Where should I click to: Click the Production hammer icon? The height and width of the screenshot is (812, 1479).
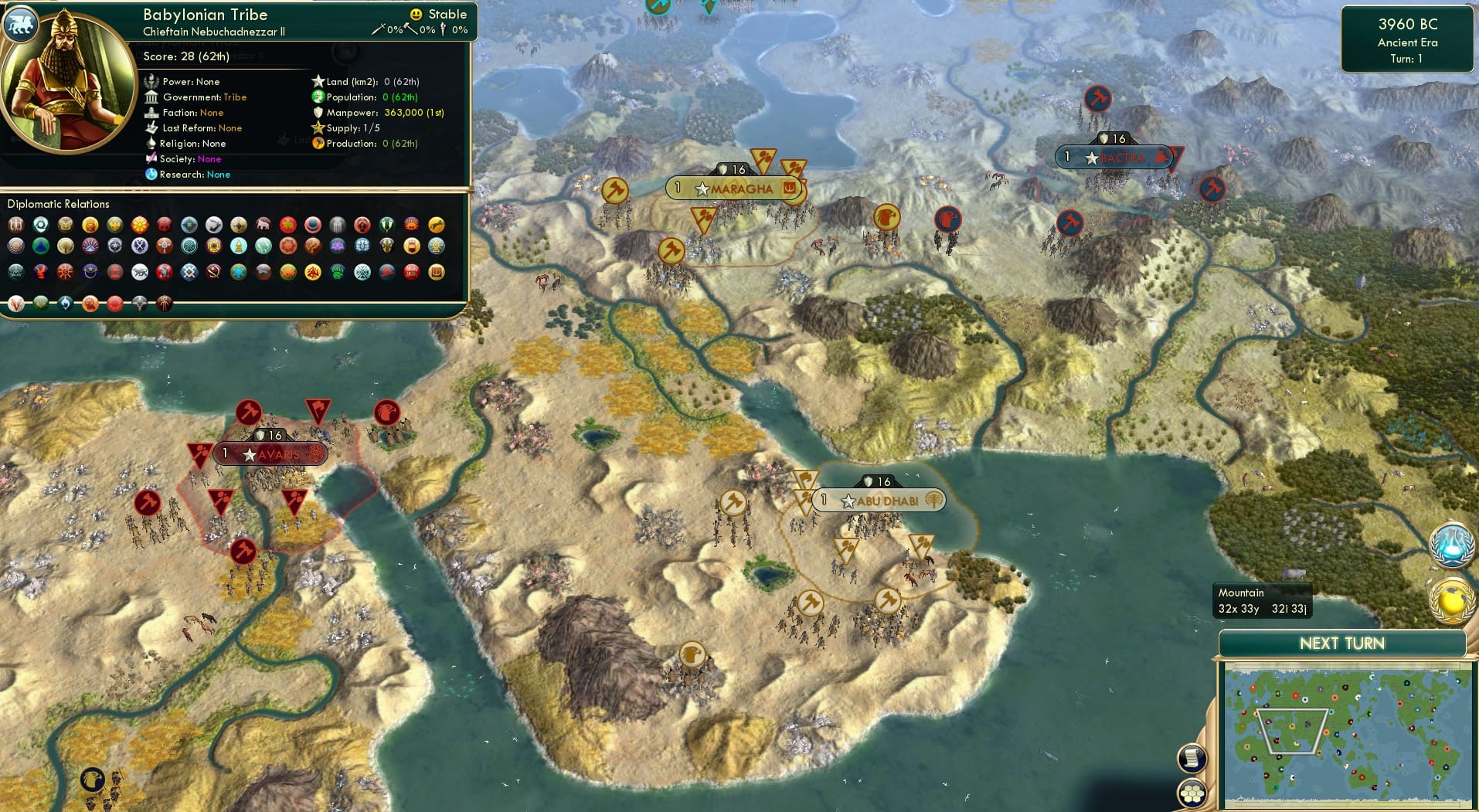point(318,143)
